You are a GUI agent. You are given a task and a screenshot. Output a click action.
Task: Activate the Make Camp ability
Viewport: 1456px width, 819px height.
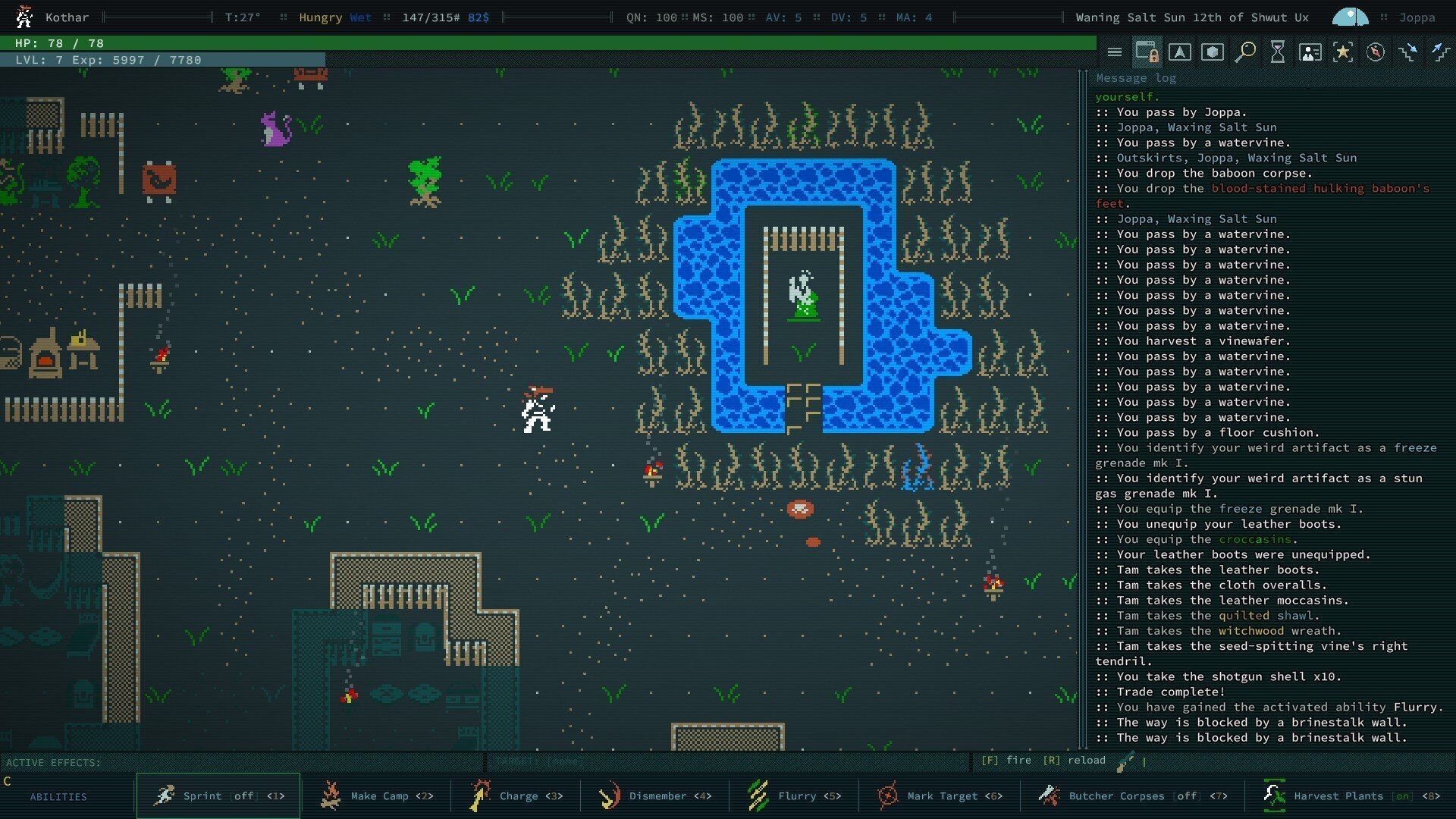(x=376, y=795)
